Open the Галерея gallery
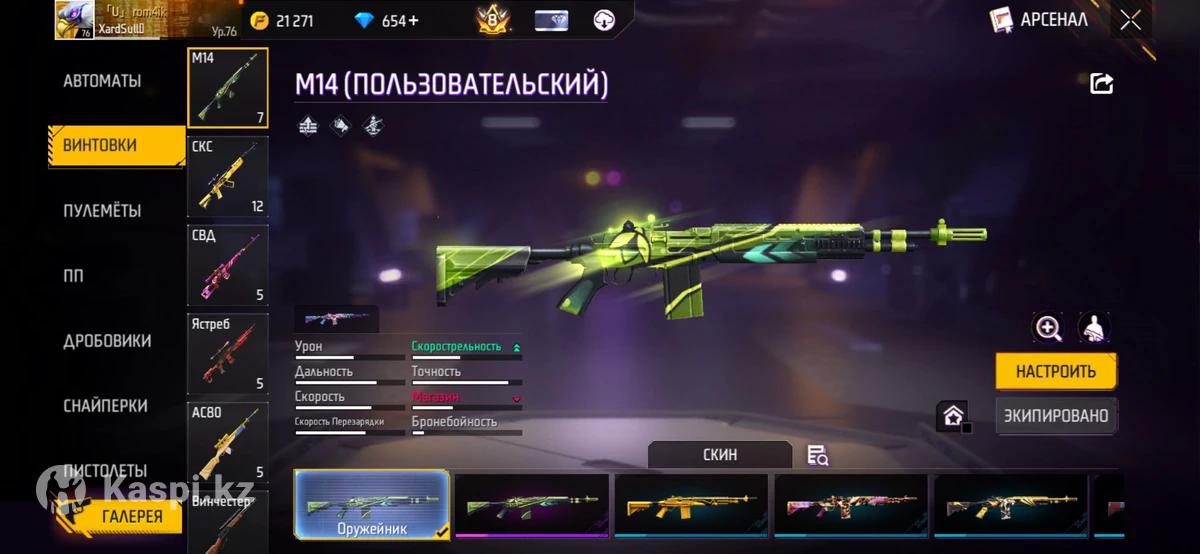The width and height of the screenshot is (1200, 554). click(x=131, y=516)
